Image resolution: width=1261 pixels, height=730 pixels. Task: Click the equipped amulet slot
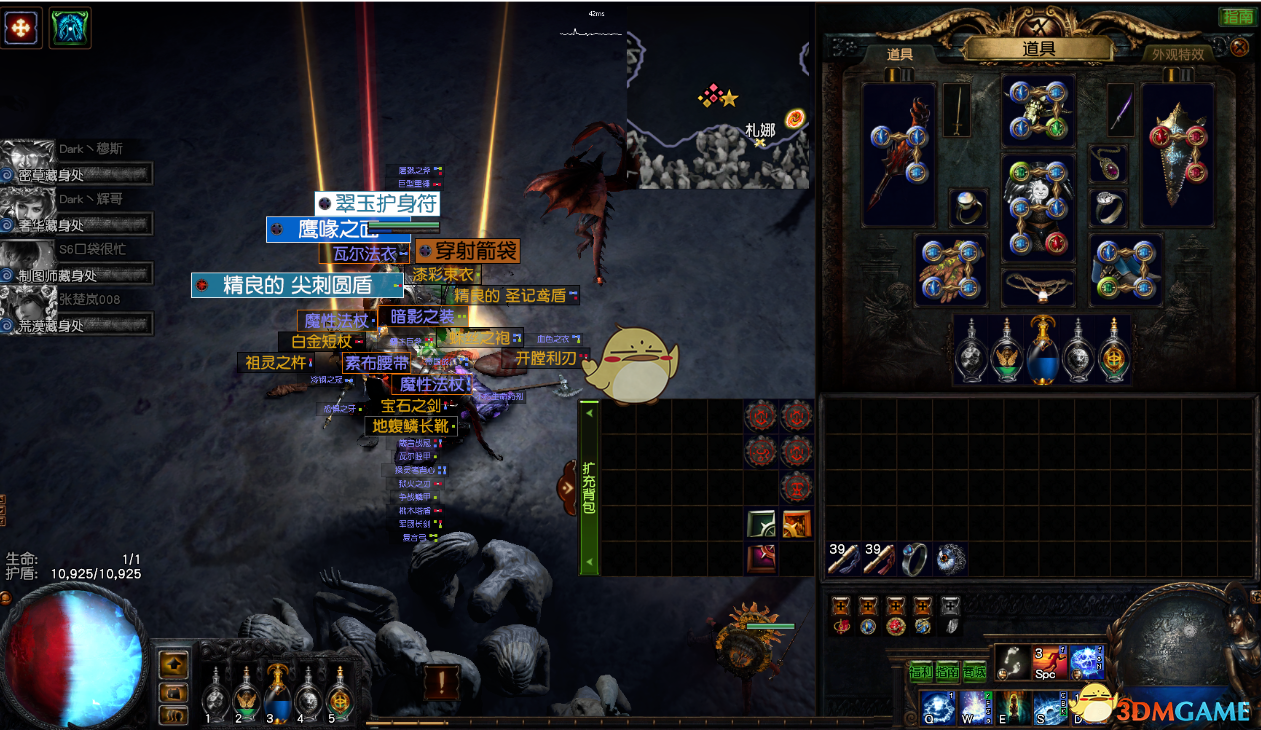click(x=1108, y=163)
